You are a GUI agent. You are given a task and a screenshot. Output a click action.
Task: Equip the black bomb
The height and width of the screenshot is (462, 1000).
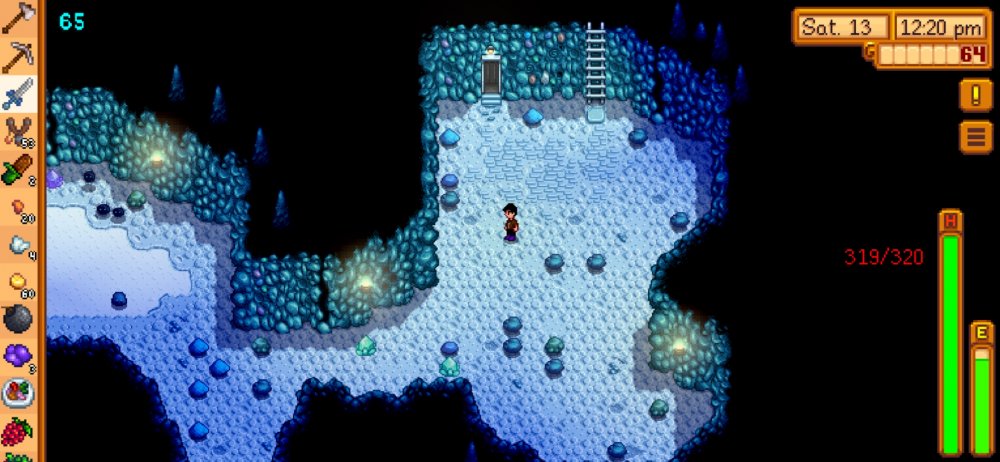(18, 318)
